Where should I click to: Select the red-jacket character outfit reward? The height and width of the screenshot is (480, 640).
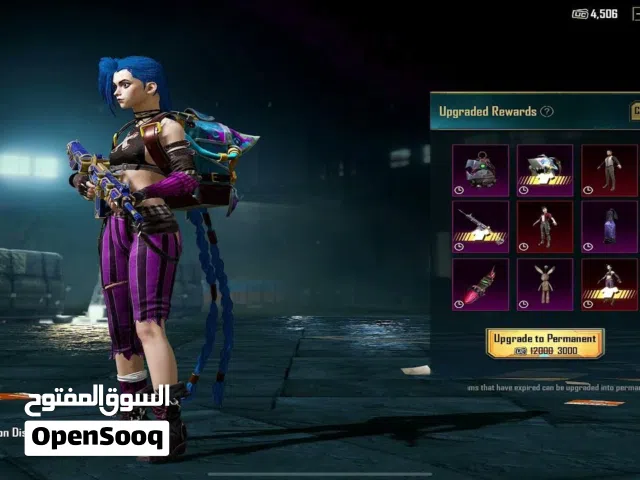(545, 227)
